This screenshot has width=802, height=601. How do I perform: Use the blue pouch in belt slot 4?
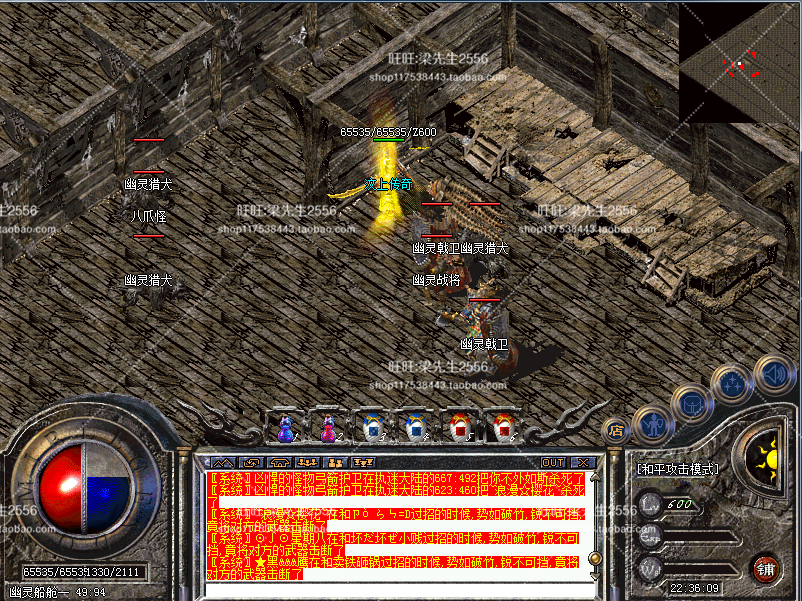(x=414, y=427)
